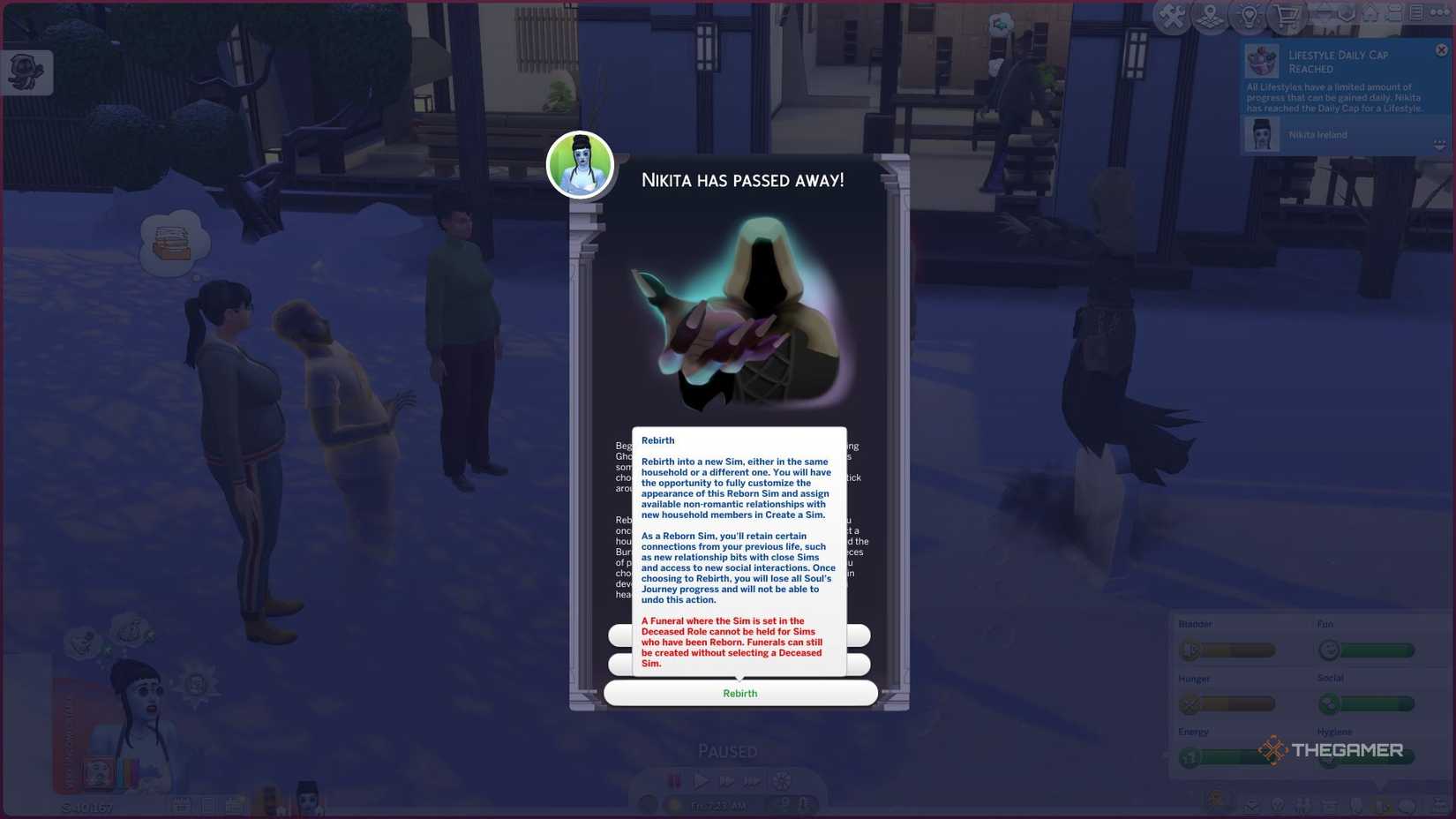The height and width of the screenshot is (819, 1456).
Task: Click the Rebirth button
Action: click(x=739, y=693)
